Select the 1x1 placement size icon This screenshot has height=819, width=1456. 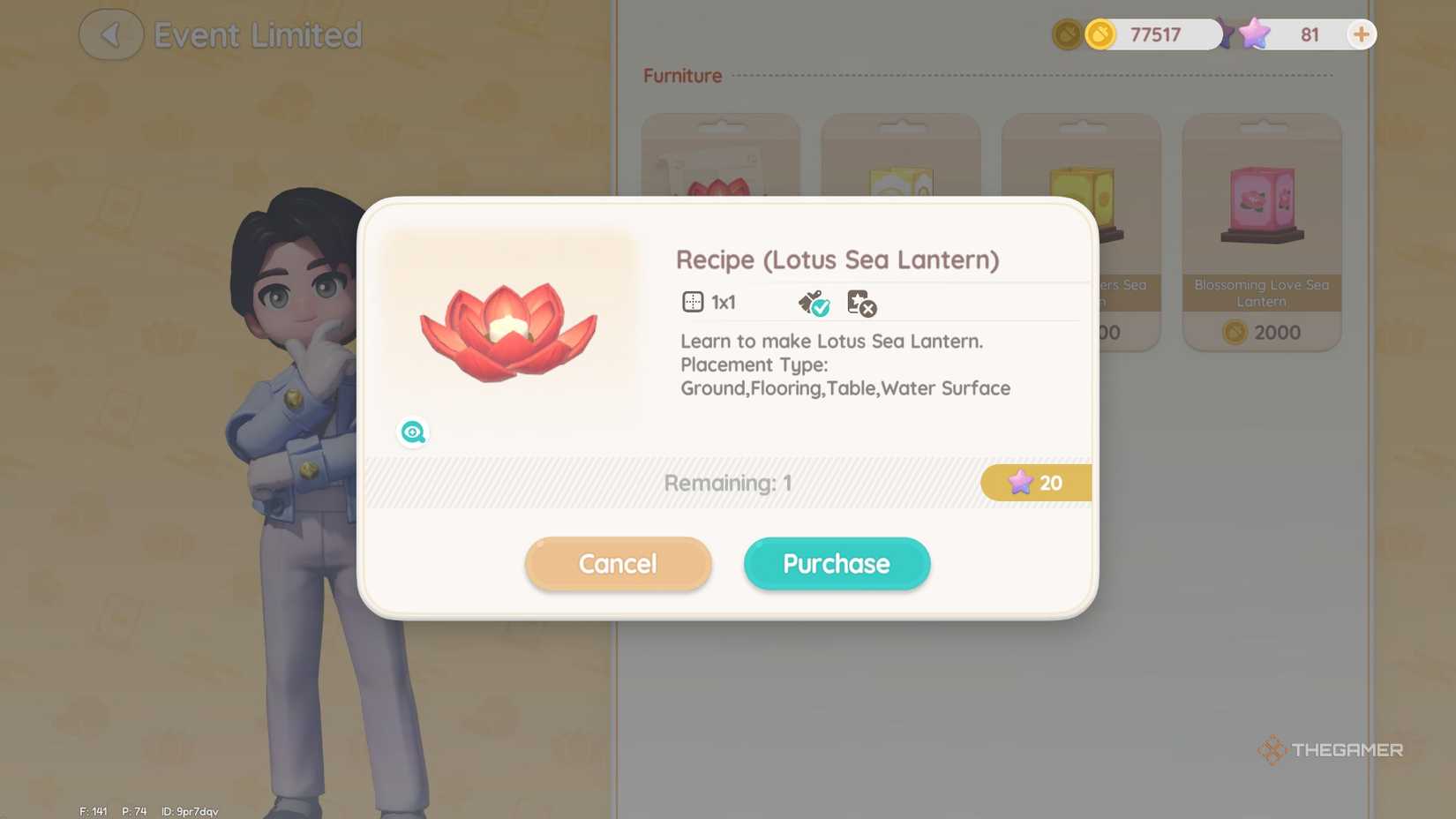pos(693,302)
